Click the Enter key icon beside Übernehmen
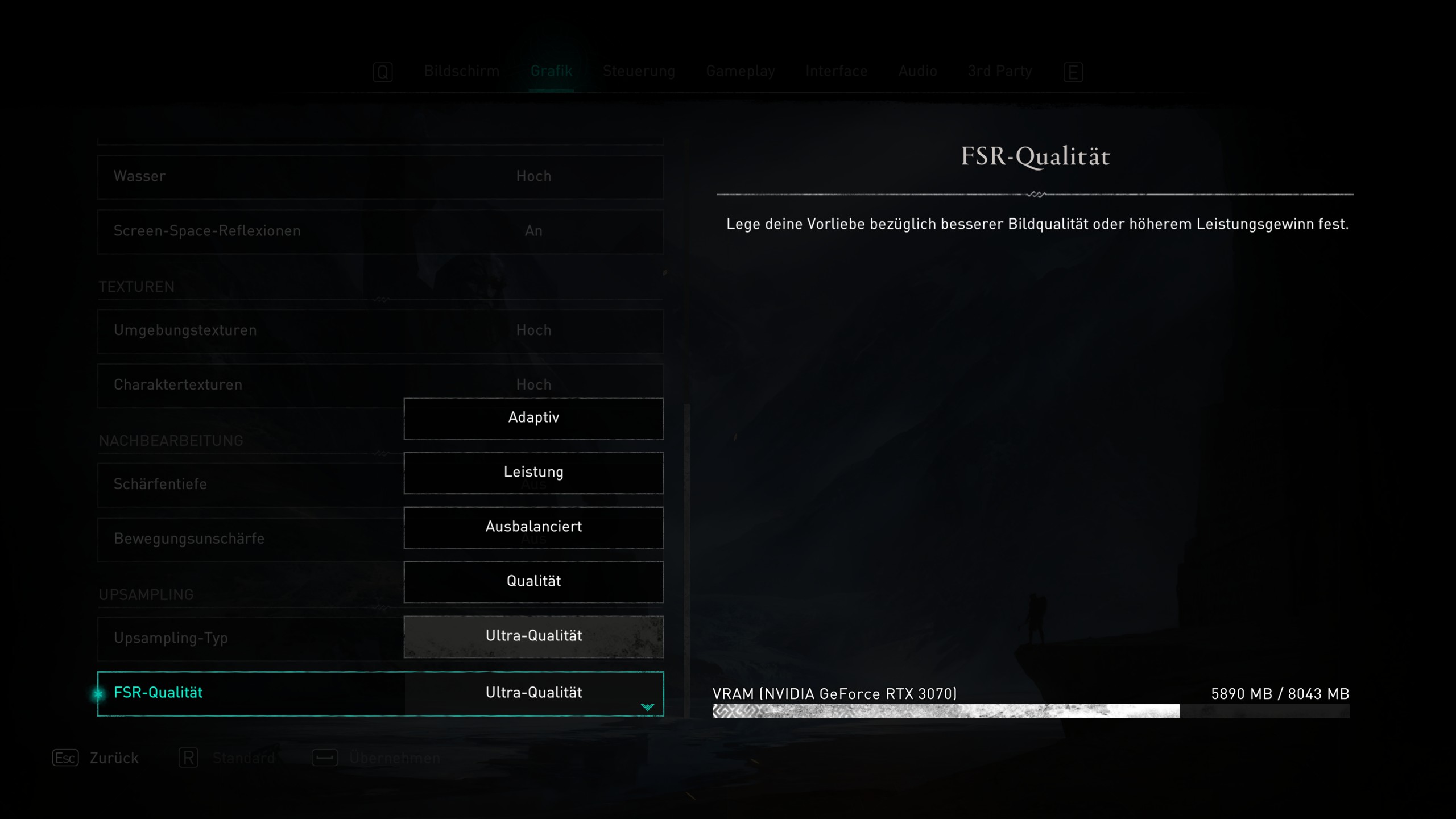The width and height of the screenshot is (1456, 819). point(324,758)
